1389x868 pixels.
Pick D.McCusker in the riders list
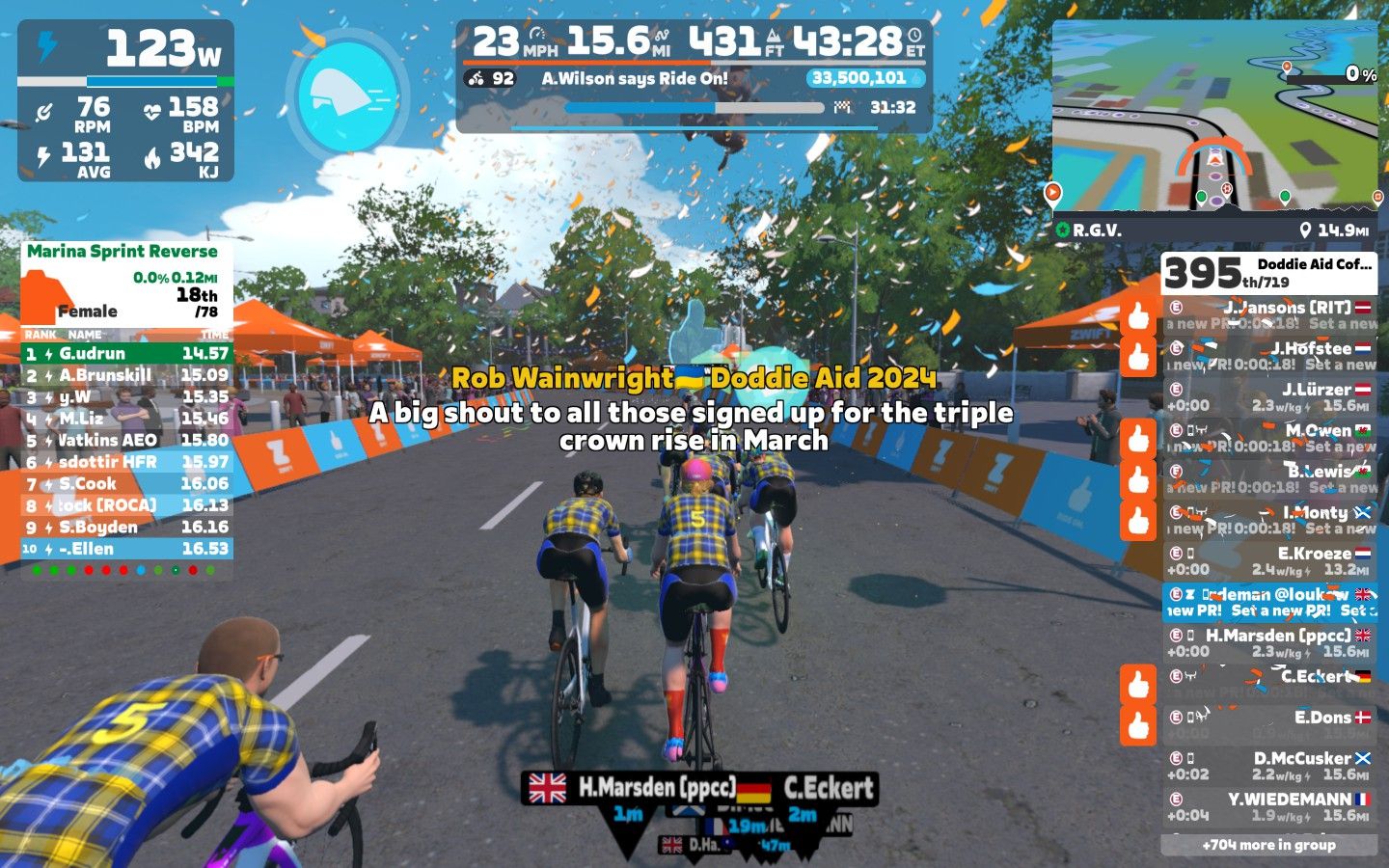click(x=1268, y=766)
